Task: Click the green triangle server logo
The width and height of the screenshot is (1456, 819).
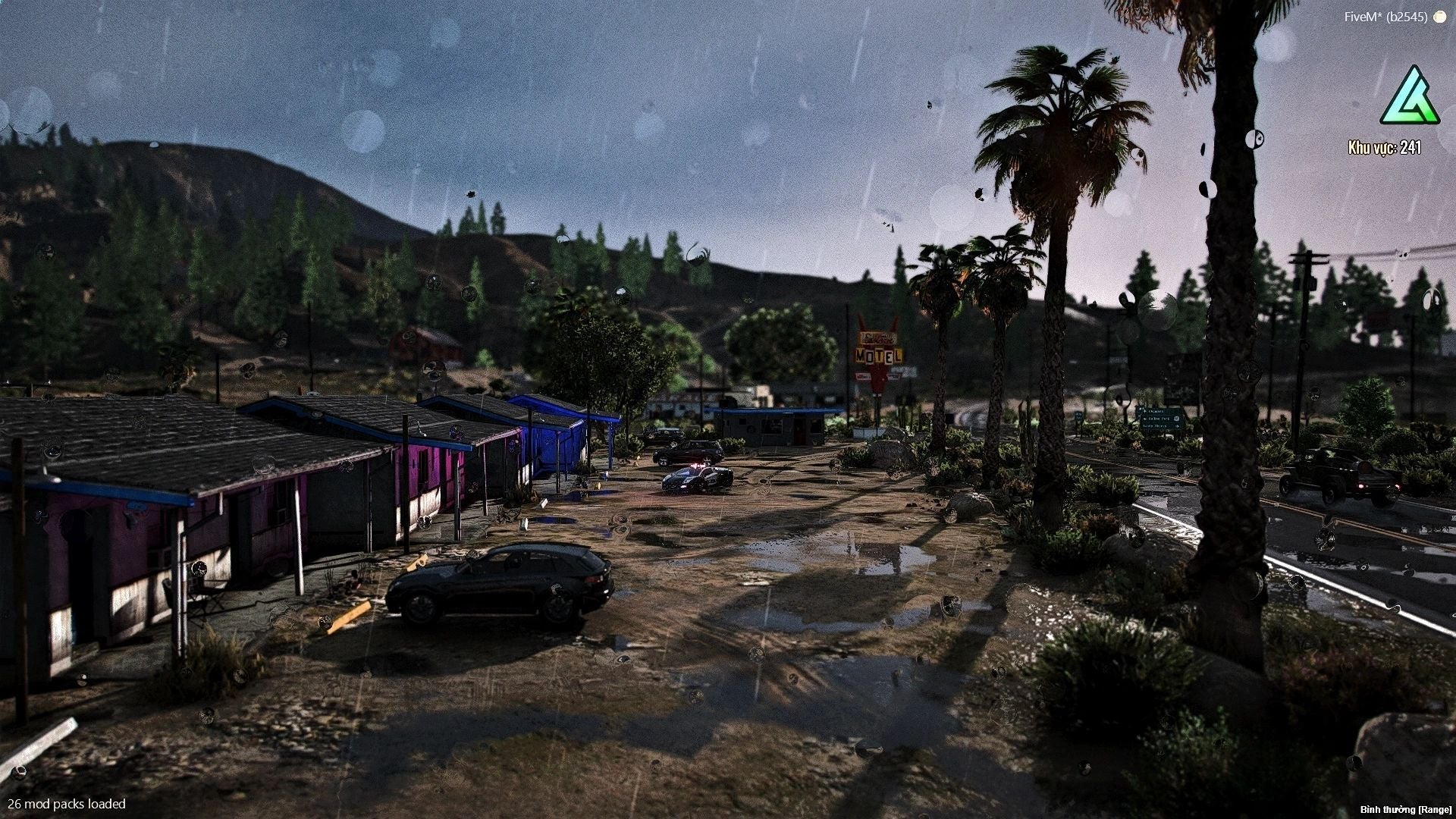Action: coord(1409,99)
